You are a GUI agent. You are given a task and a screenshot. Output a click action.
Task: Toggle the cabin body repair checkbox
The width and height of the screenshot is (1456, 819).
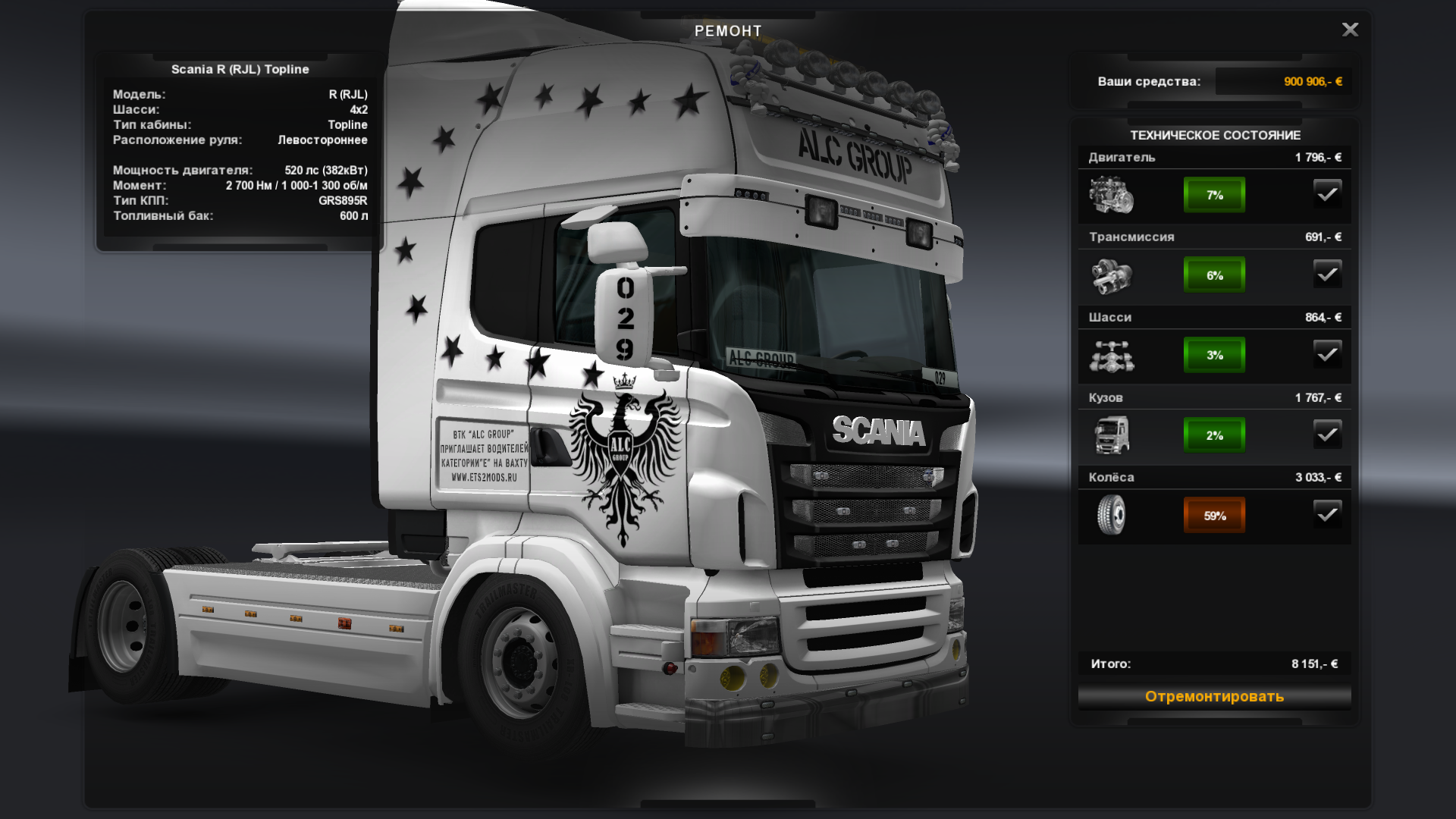tap(1327, 435)
